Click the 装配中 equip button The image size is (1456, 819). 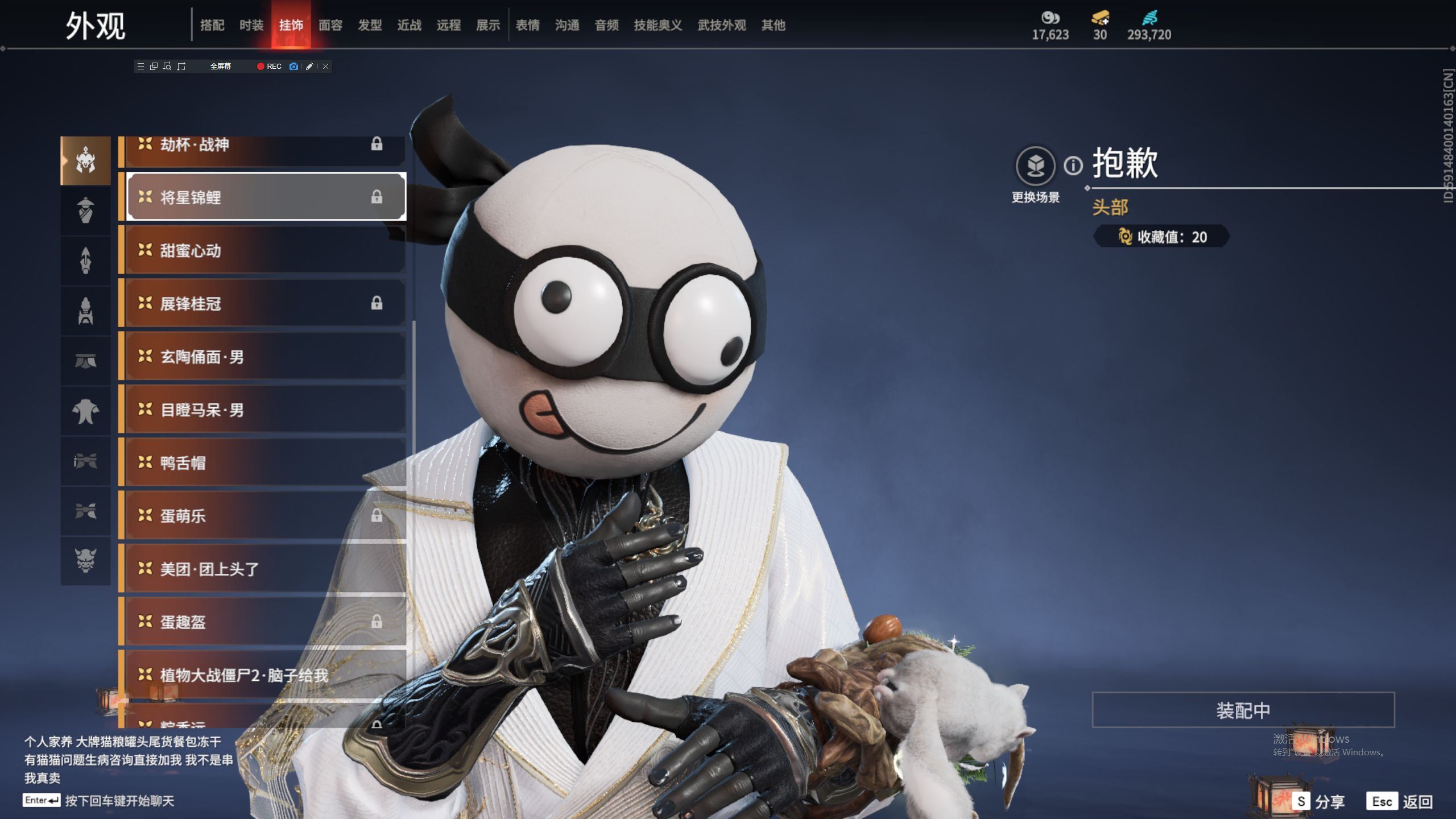click(1243, 710)
